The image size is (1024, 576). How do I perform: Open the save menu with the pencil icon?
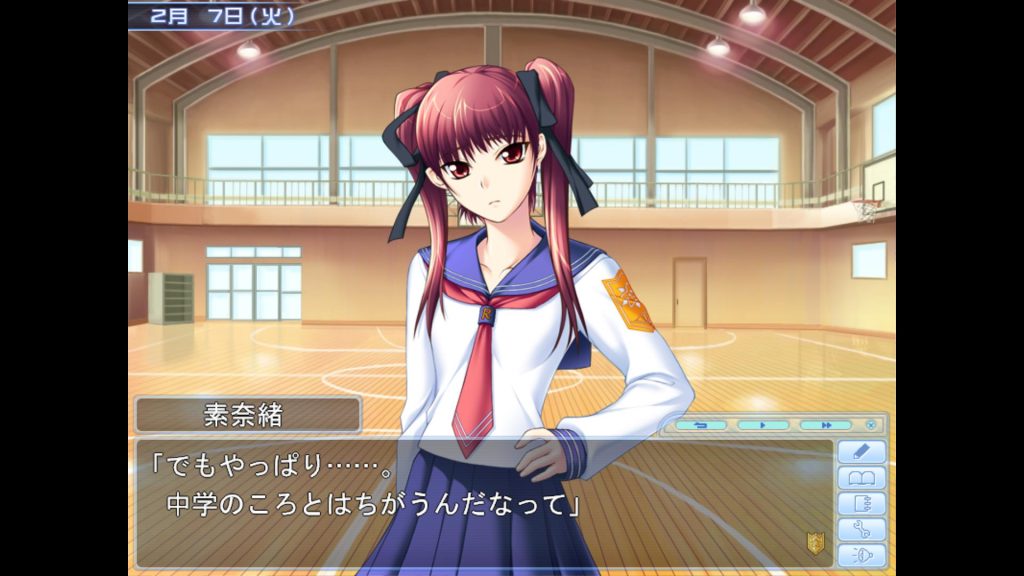[861, 452]
